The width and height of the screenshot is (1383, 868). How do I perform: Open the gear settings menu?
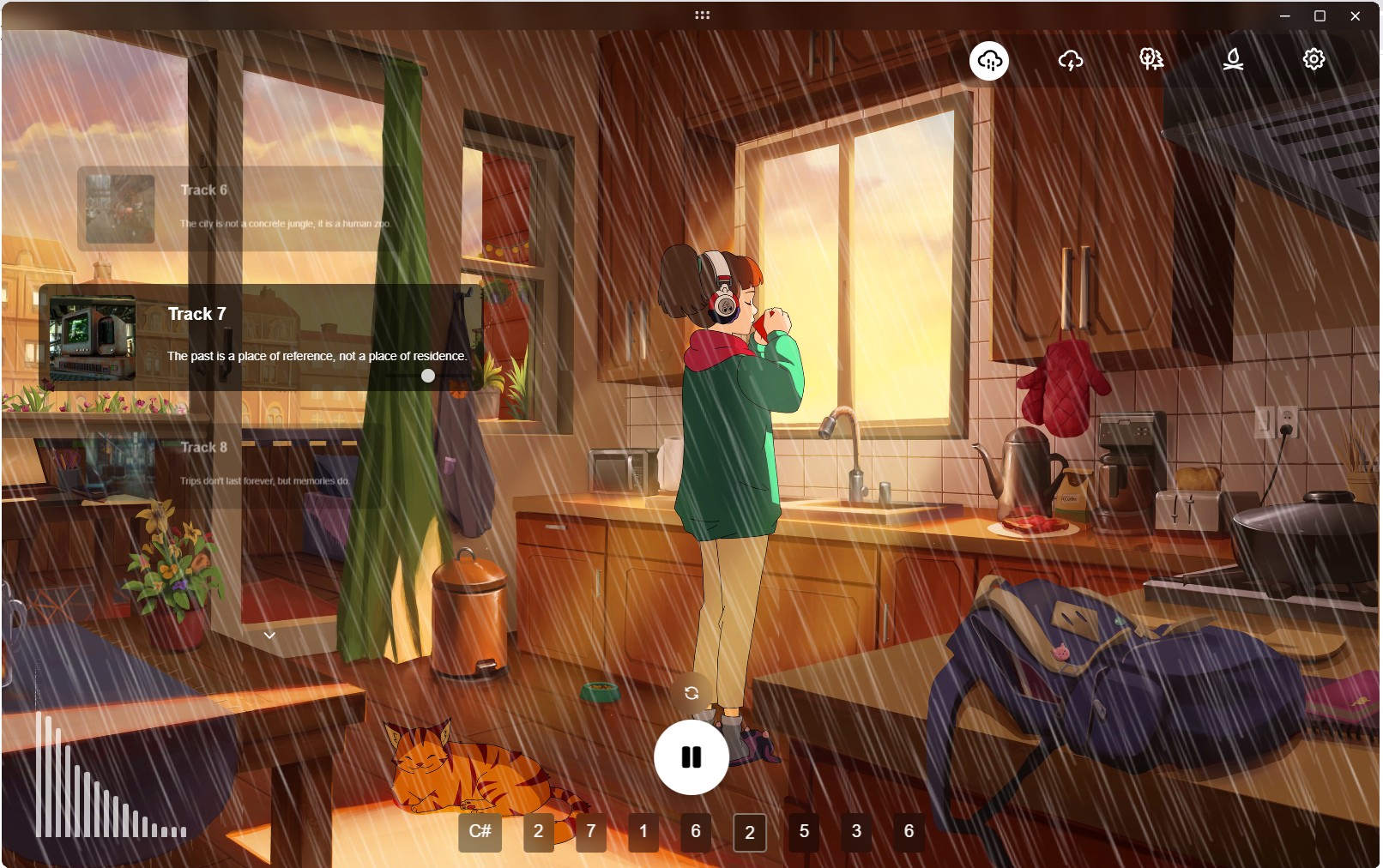point(1314,59)
